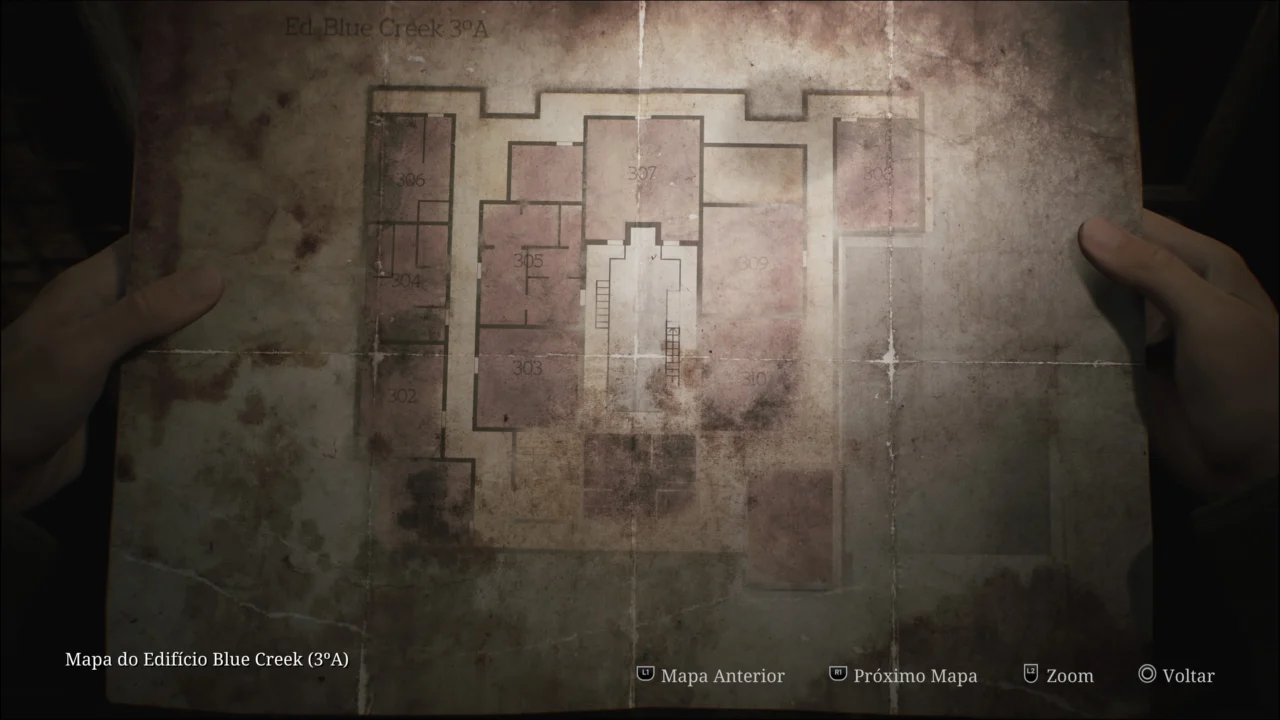The height and width of the screenshot is (720, 1280).
Task: Click the second staircase icon below the landing
Action: pyautogui.click(x=673, y=355)
